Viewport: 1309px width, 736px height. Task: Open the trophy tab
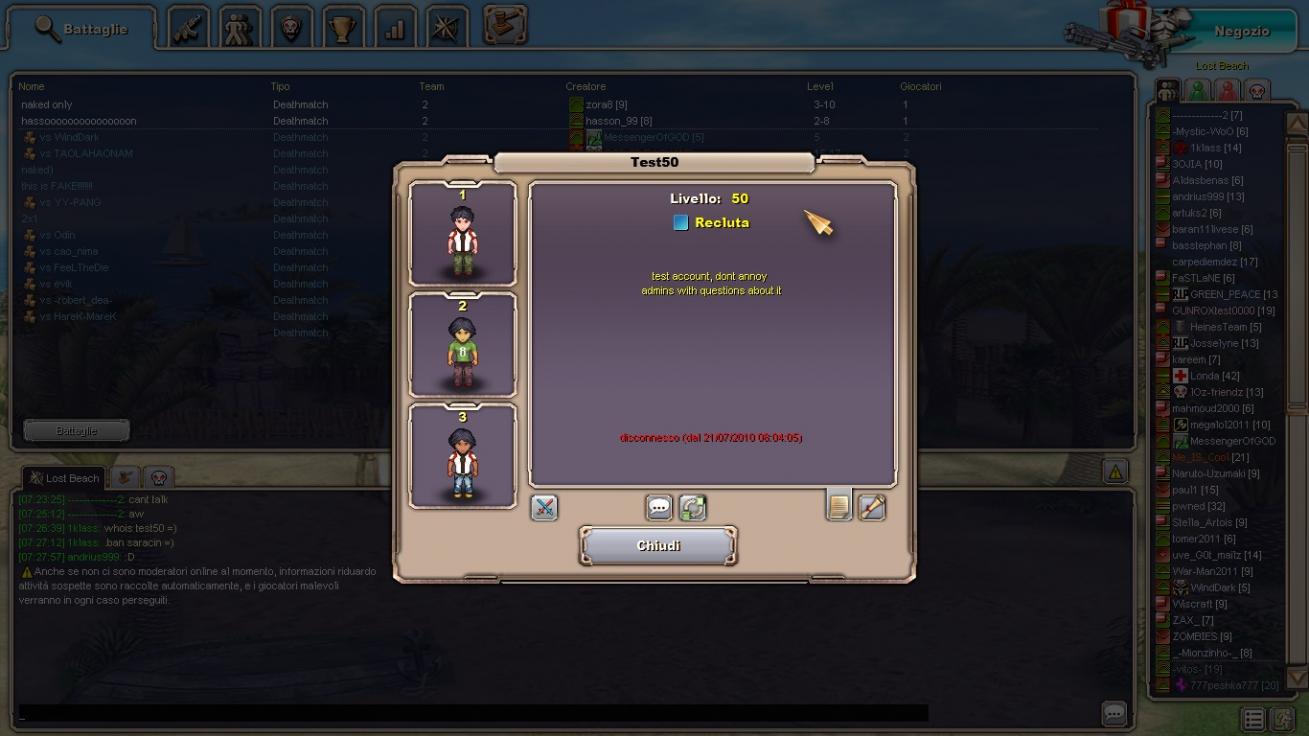[x=343, y=29]
